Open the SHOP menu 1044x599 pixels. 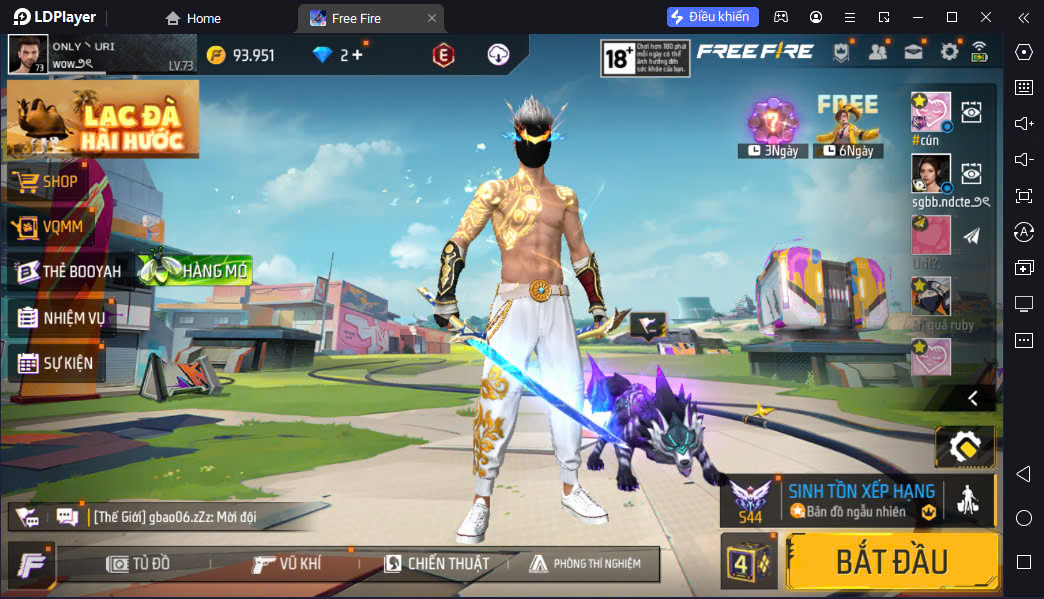(x=59, y=182)
